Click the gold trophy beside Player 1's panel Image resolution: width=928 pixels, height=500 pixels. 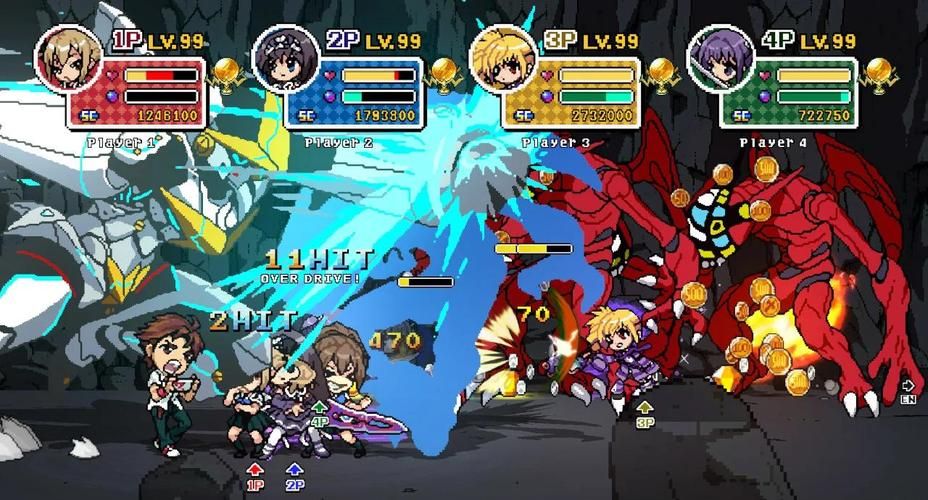(226, 73)
